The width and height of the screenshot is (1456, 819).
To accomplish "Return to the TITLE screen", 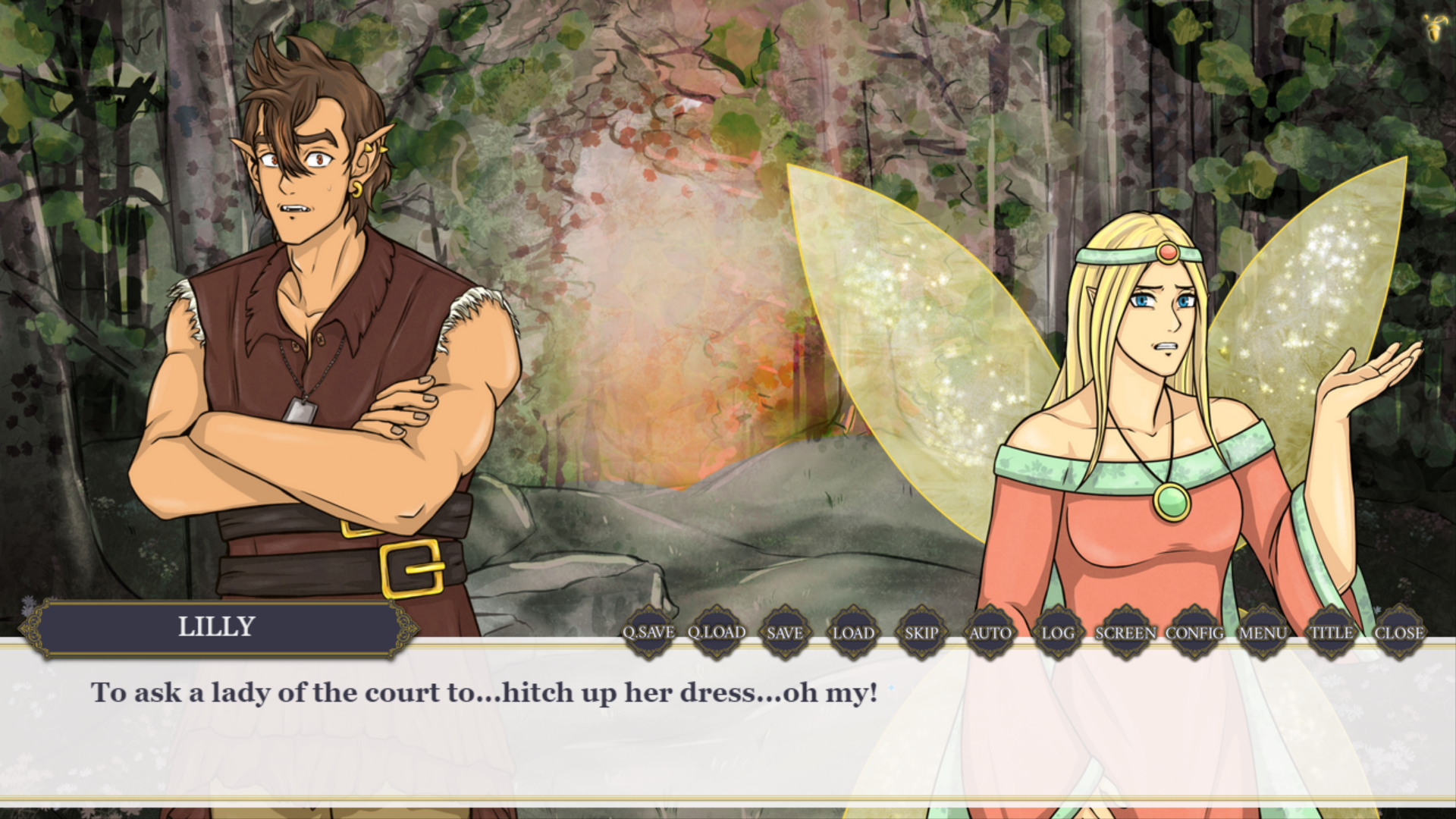I will coord(1331,632).
